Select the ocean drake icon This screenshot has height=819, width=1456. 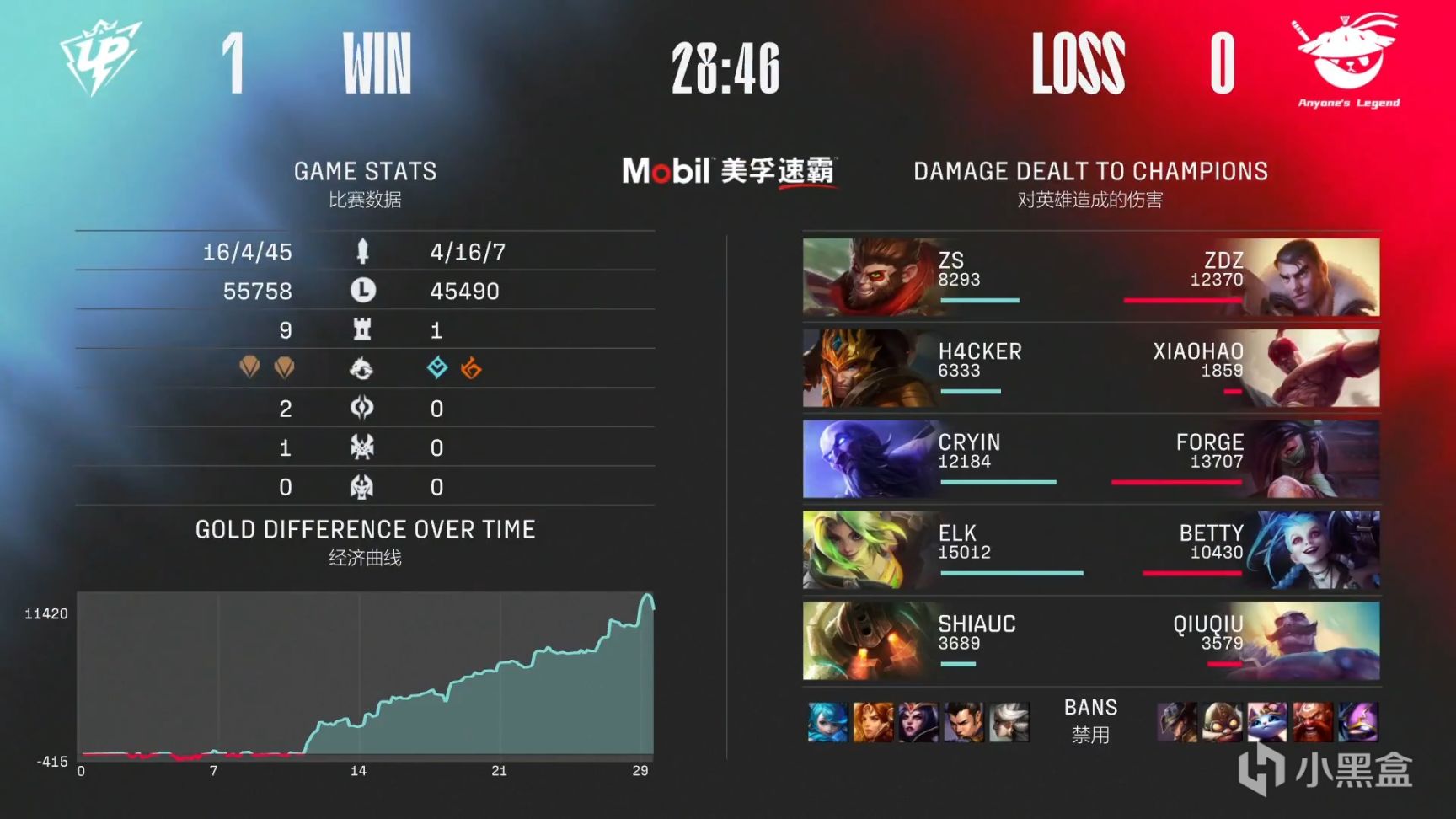[x=438, y=368]
